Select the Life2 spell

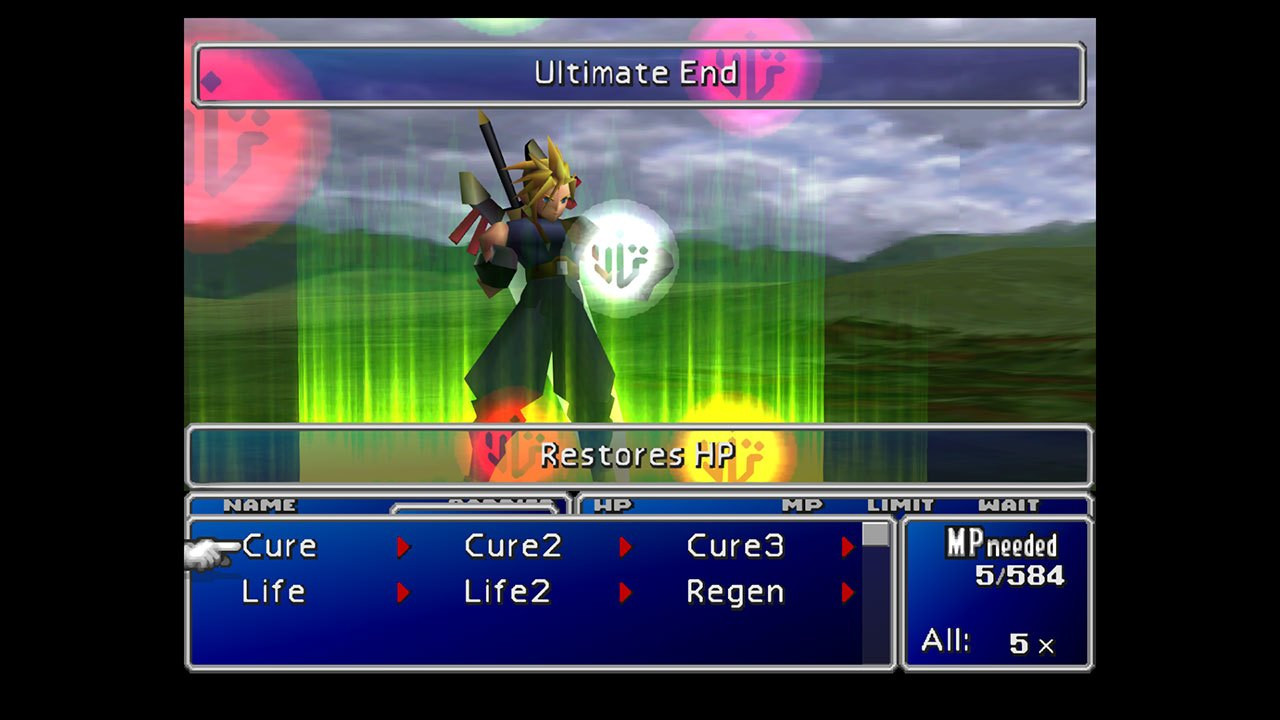pyautogui.click(x=506, y=592)
